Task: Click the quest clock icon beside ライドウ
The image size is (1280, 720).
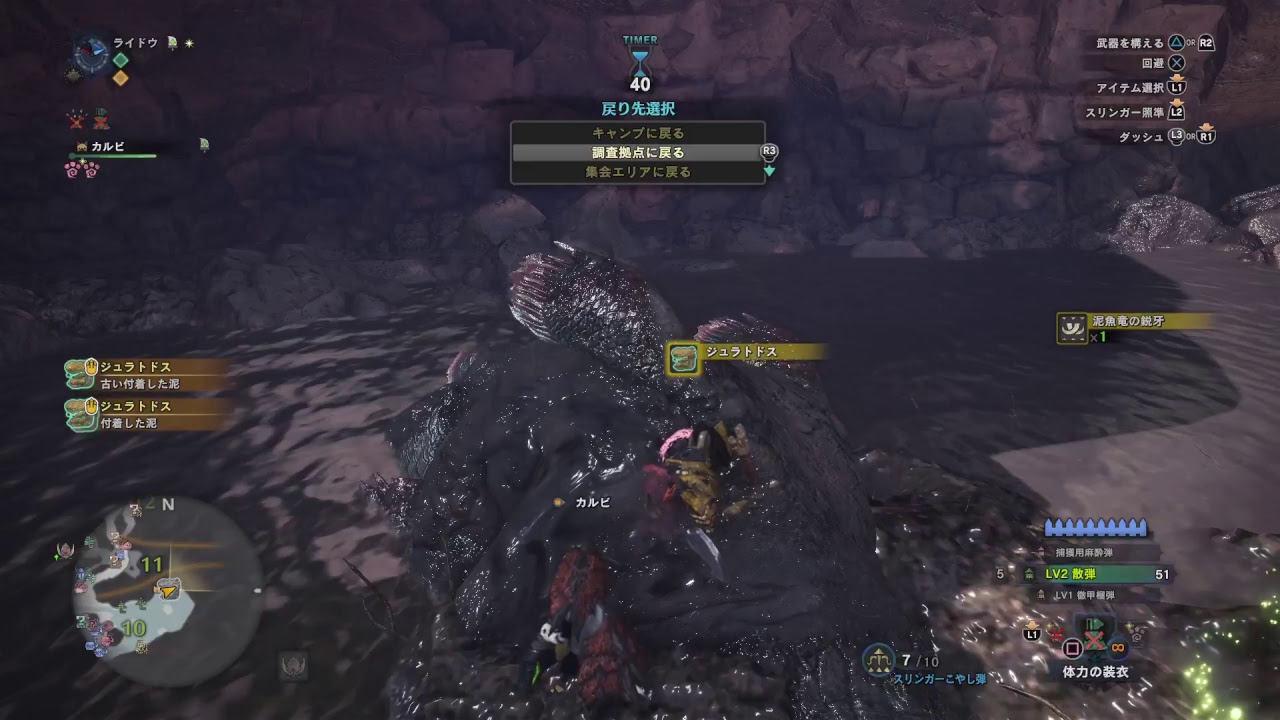Action: tap(92, 53)
